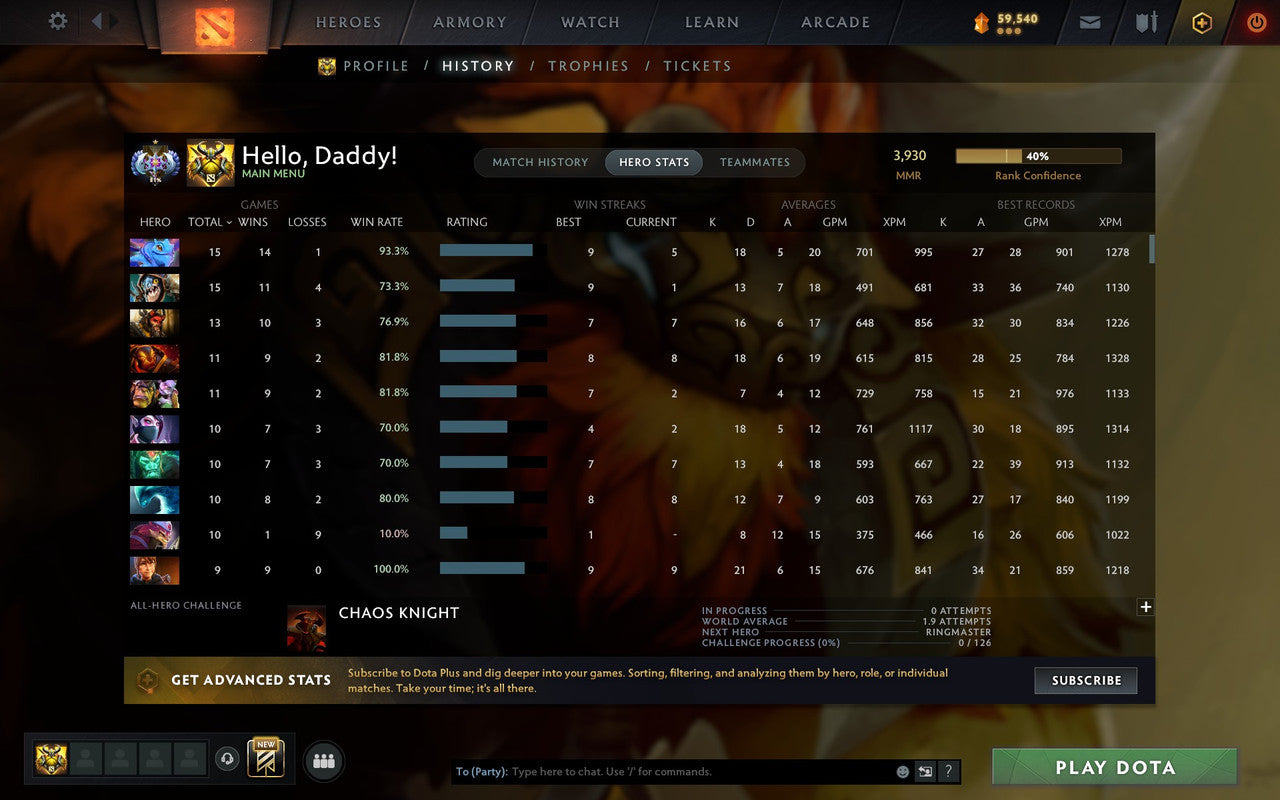Open the Dota Plus hexagon icon
Viewport: 1280px width, 800px height.
1201,22
